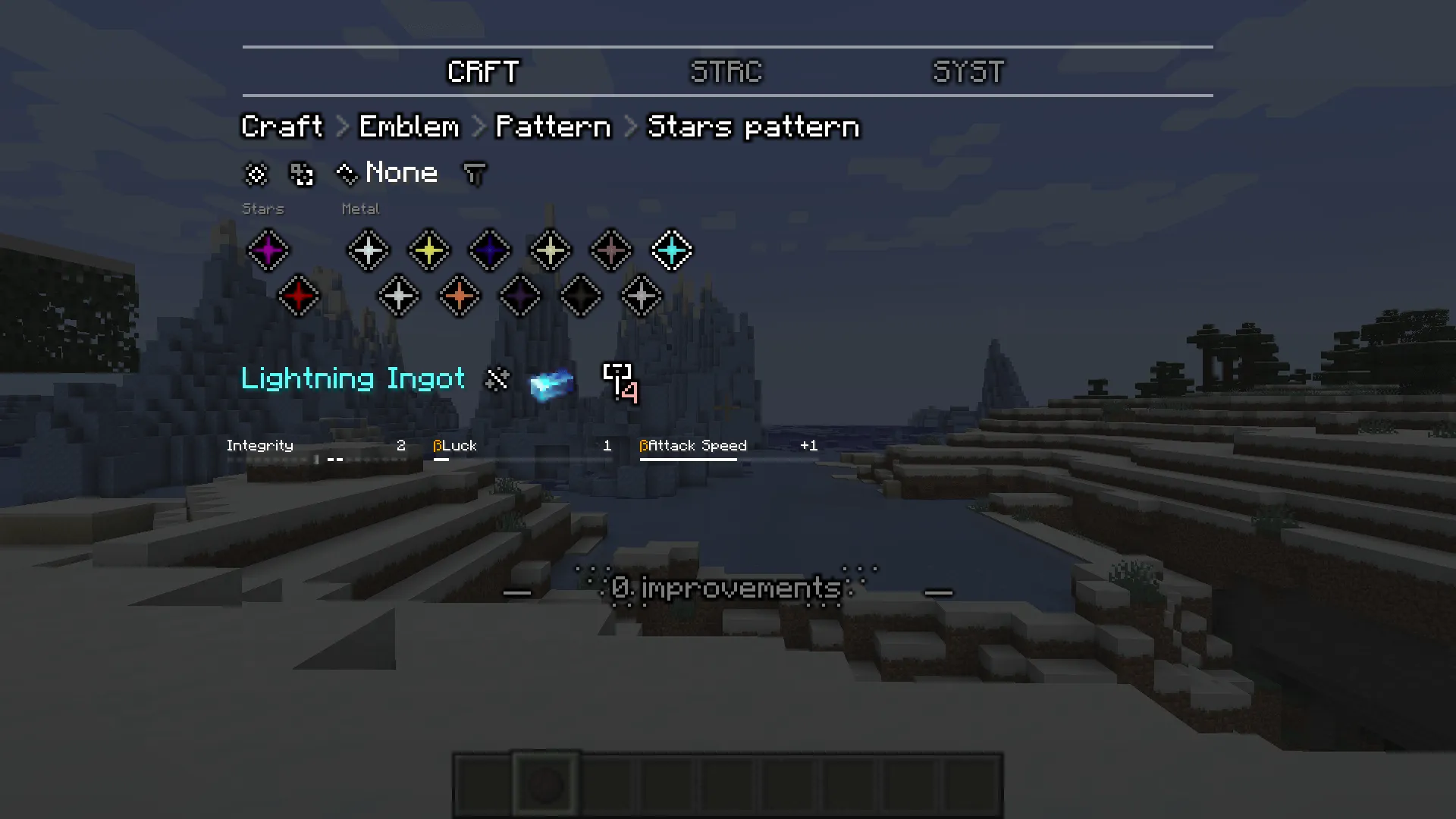Expand the 0 improvements section

[x=726, y=588]
